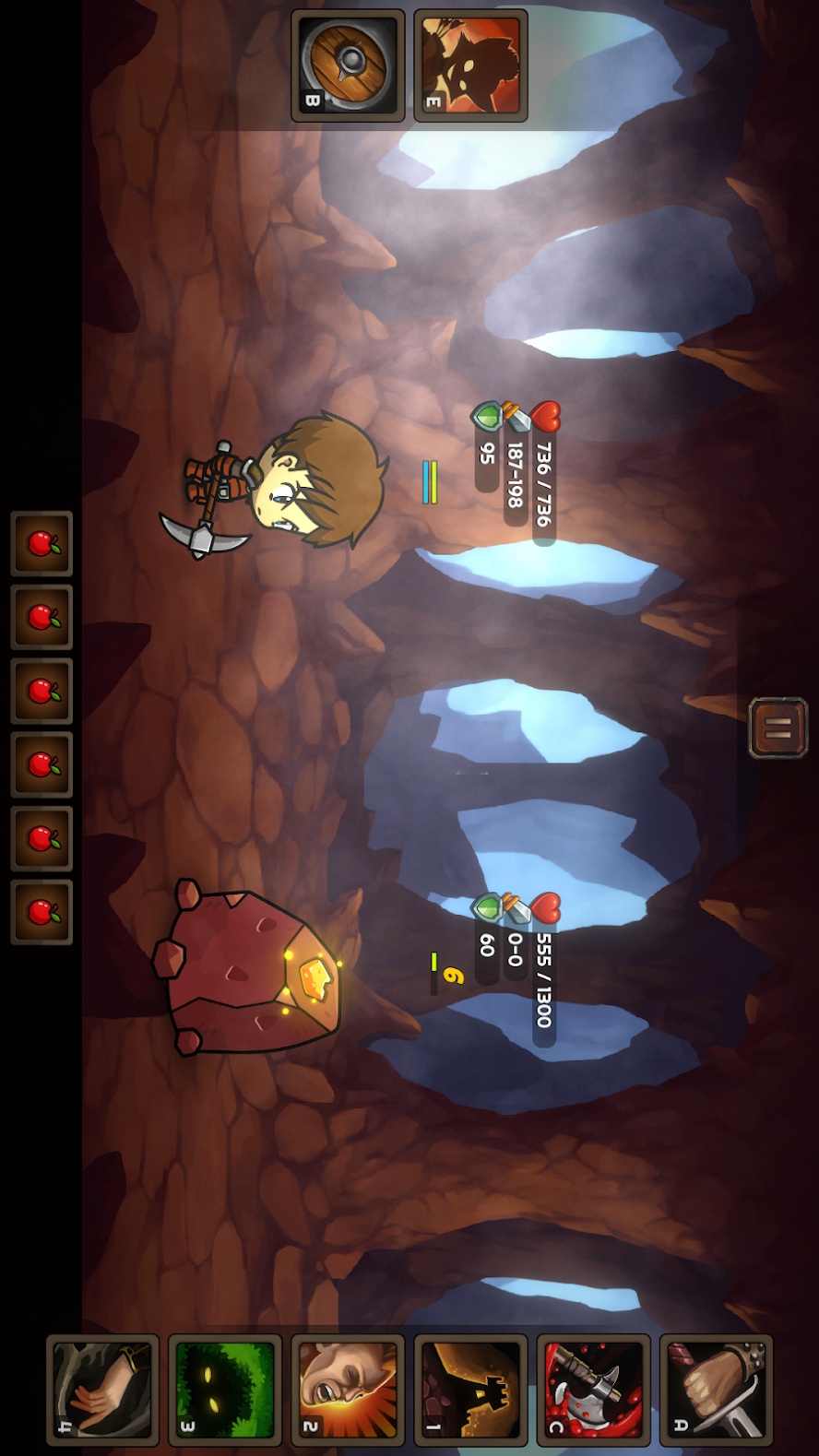Activate the bloody axe skill
The height and width of the screenshot is (1456, 819).
click(593, 1390)
